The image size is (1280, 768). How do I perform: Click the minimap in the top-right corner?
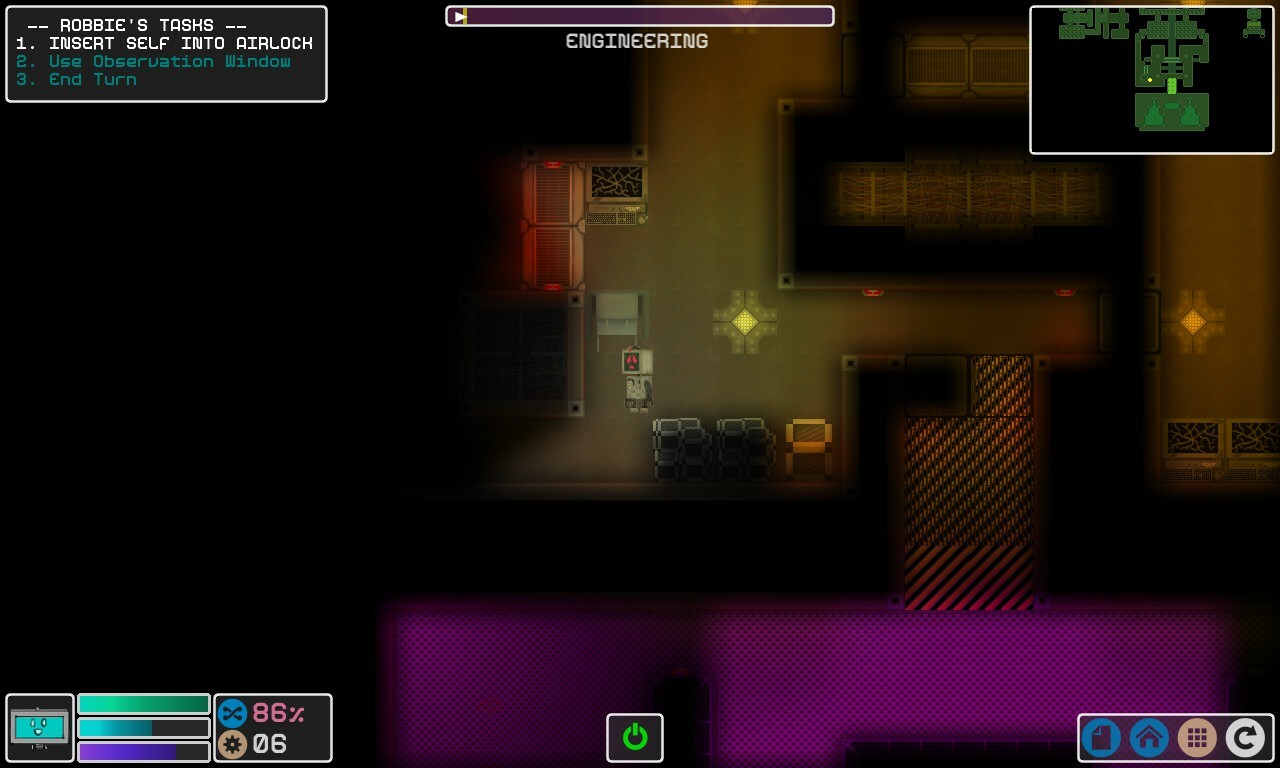pyautogui.click(x=1152, y=78)
